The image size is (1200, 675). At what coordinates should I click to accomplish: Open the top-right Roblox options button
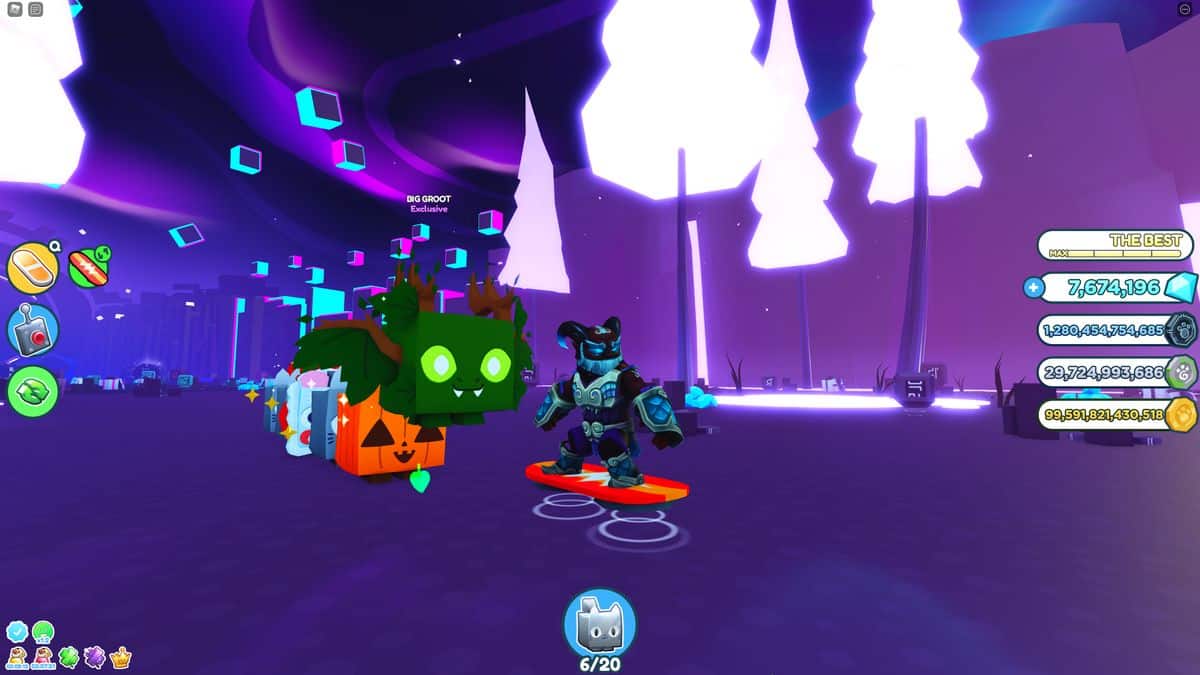point(1185,9)
